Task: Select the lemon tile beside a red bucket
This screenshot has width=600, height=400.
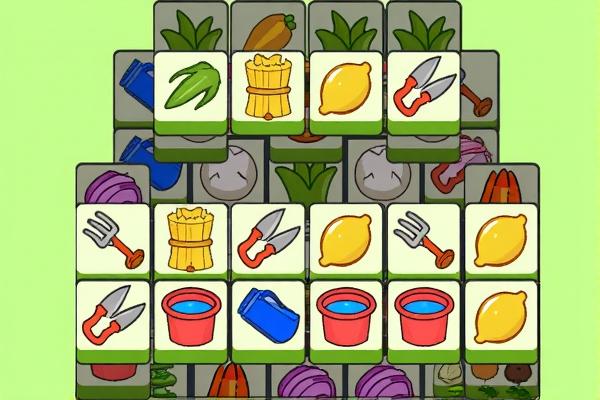Action: tap(500, 315)
